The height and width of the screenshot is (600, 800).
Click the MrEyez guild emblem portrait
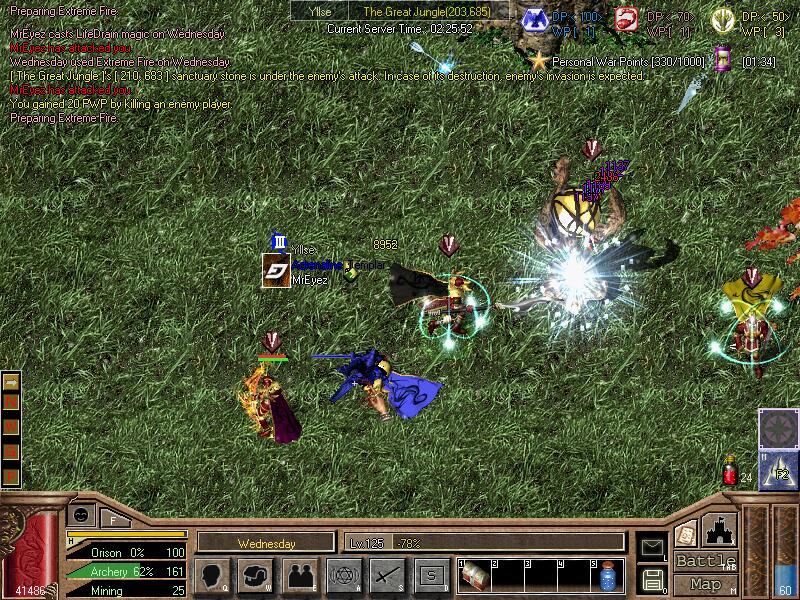pos(276,270)
